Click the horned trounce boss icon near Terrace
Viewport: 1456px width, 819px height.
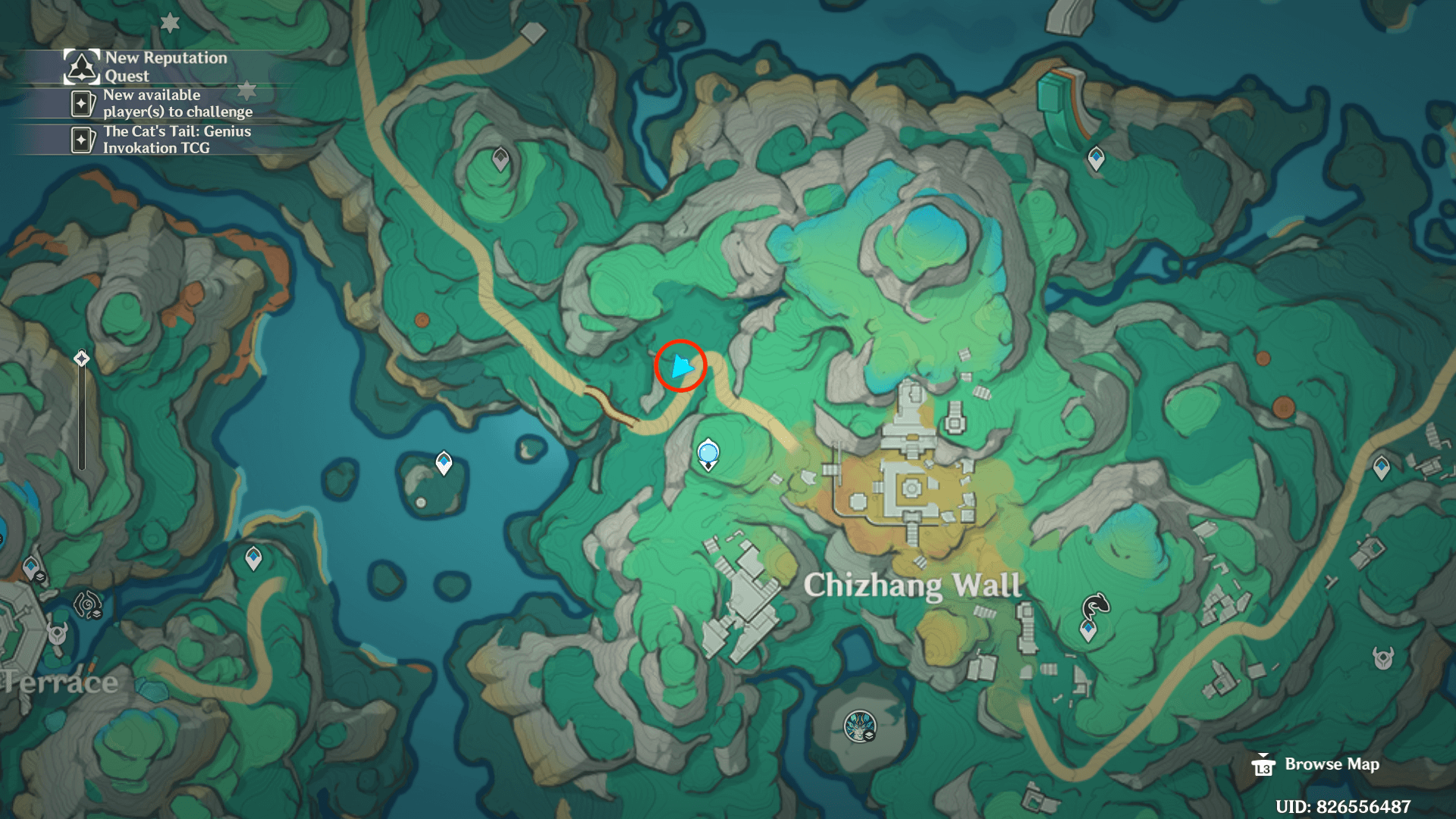(x=57, y=634)
